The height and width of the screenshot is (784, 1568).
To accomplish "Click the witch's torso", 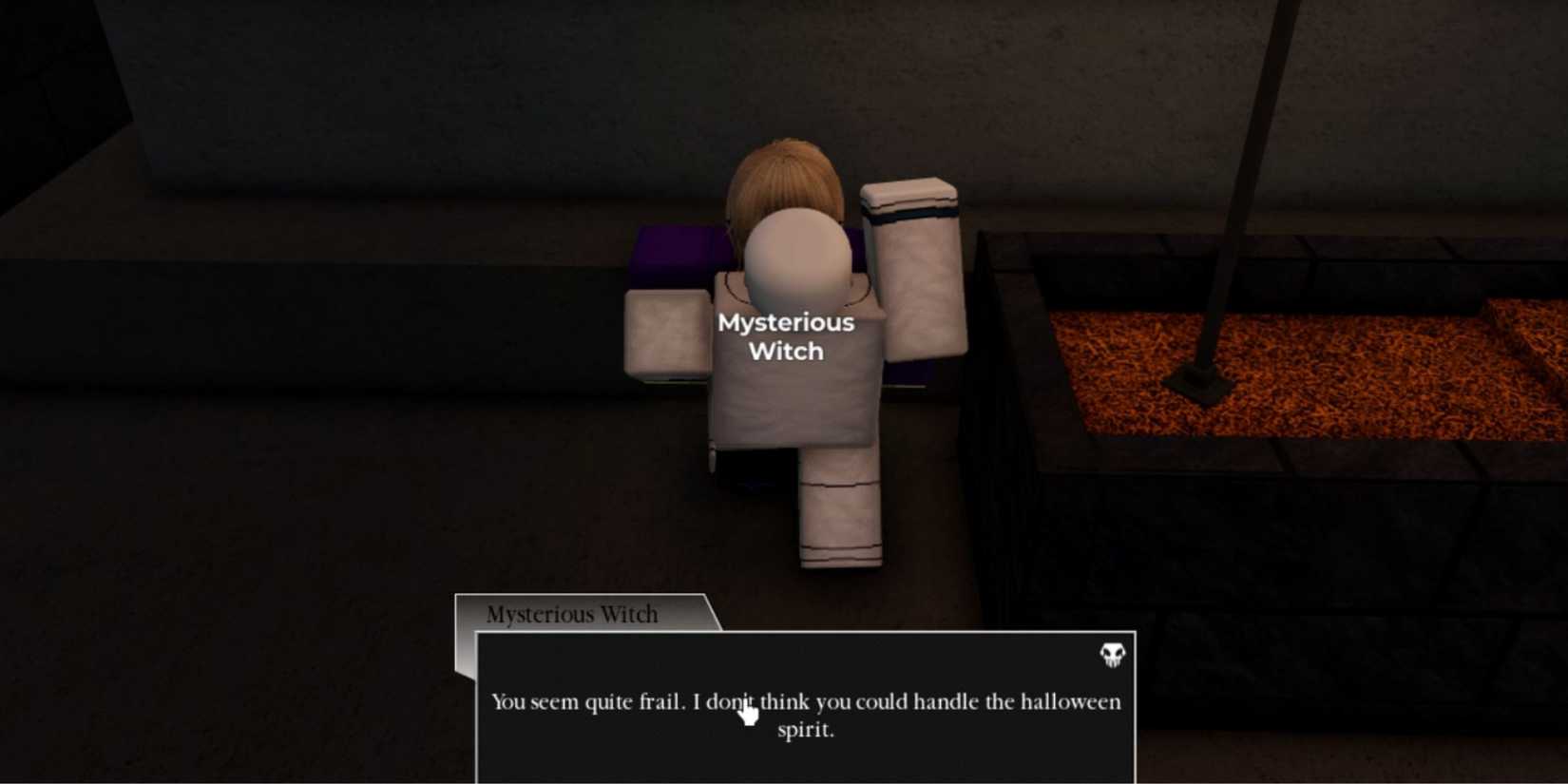I will point(794,409).
